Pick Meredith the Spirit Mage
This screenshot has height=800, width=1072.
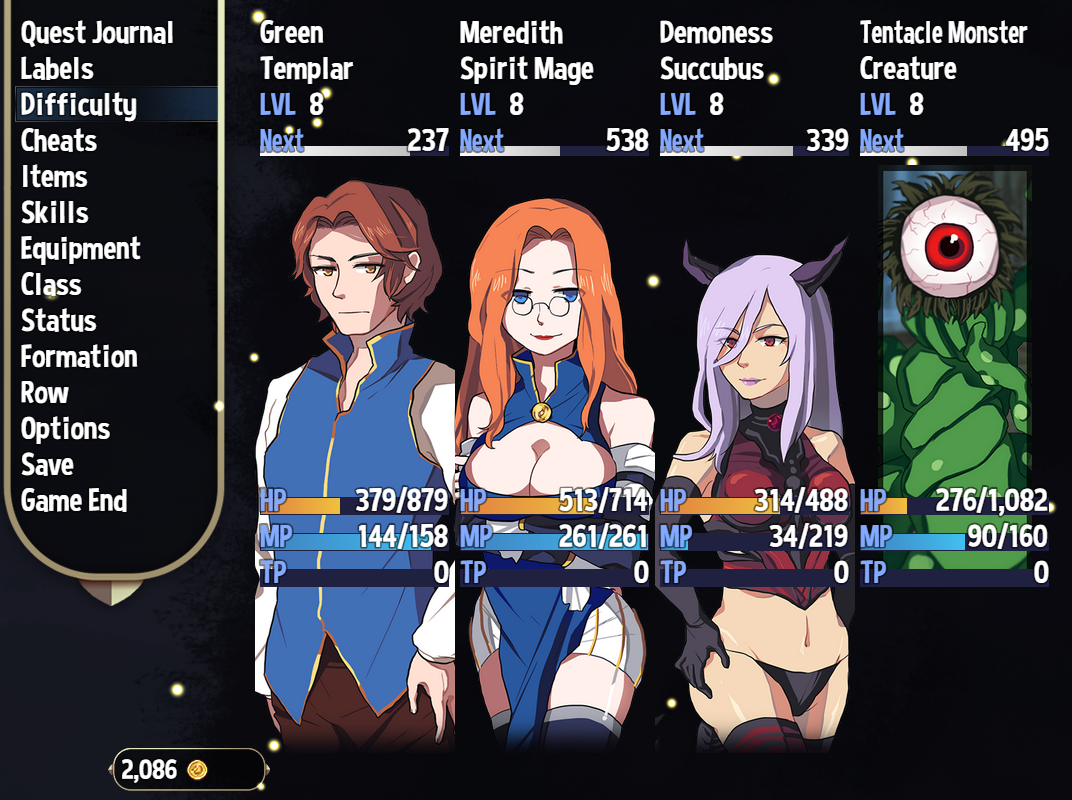point(554,400)
